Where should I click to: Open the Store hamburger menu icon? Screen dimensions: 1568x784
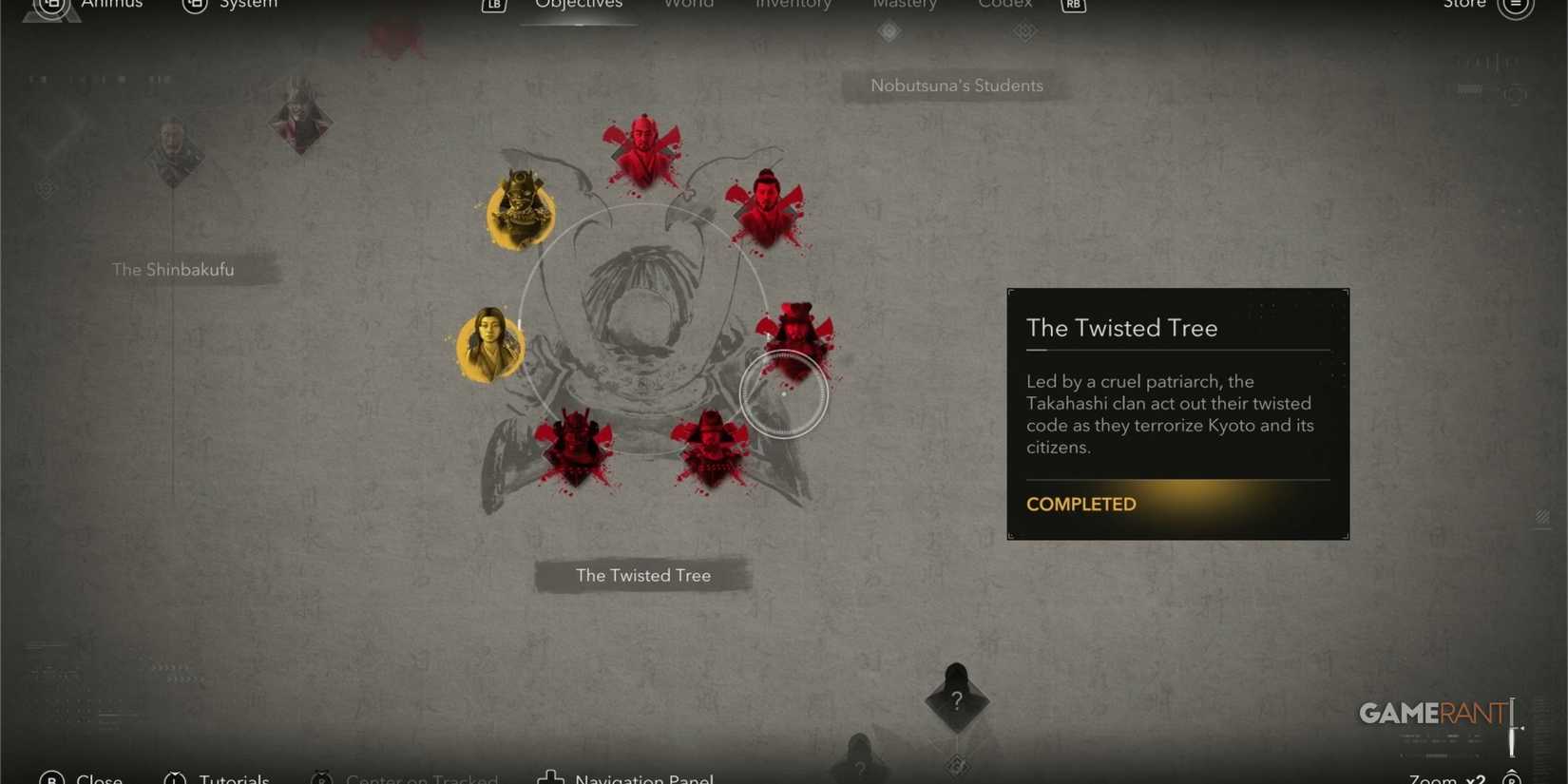[x=1517, y=5]
